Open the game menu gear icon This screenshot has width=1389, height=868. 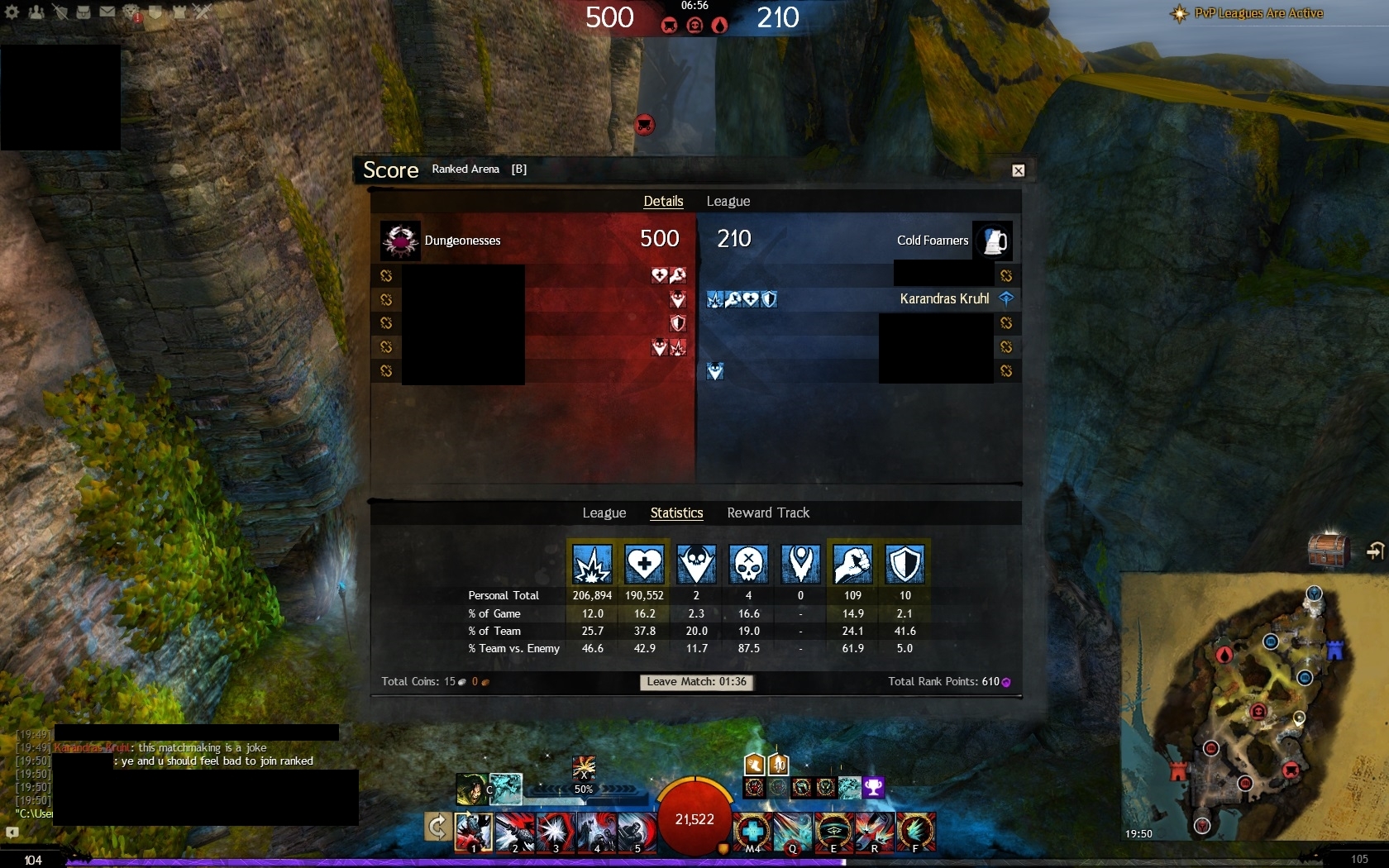click(12, 12)
